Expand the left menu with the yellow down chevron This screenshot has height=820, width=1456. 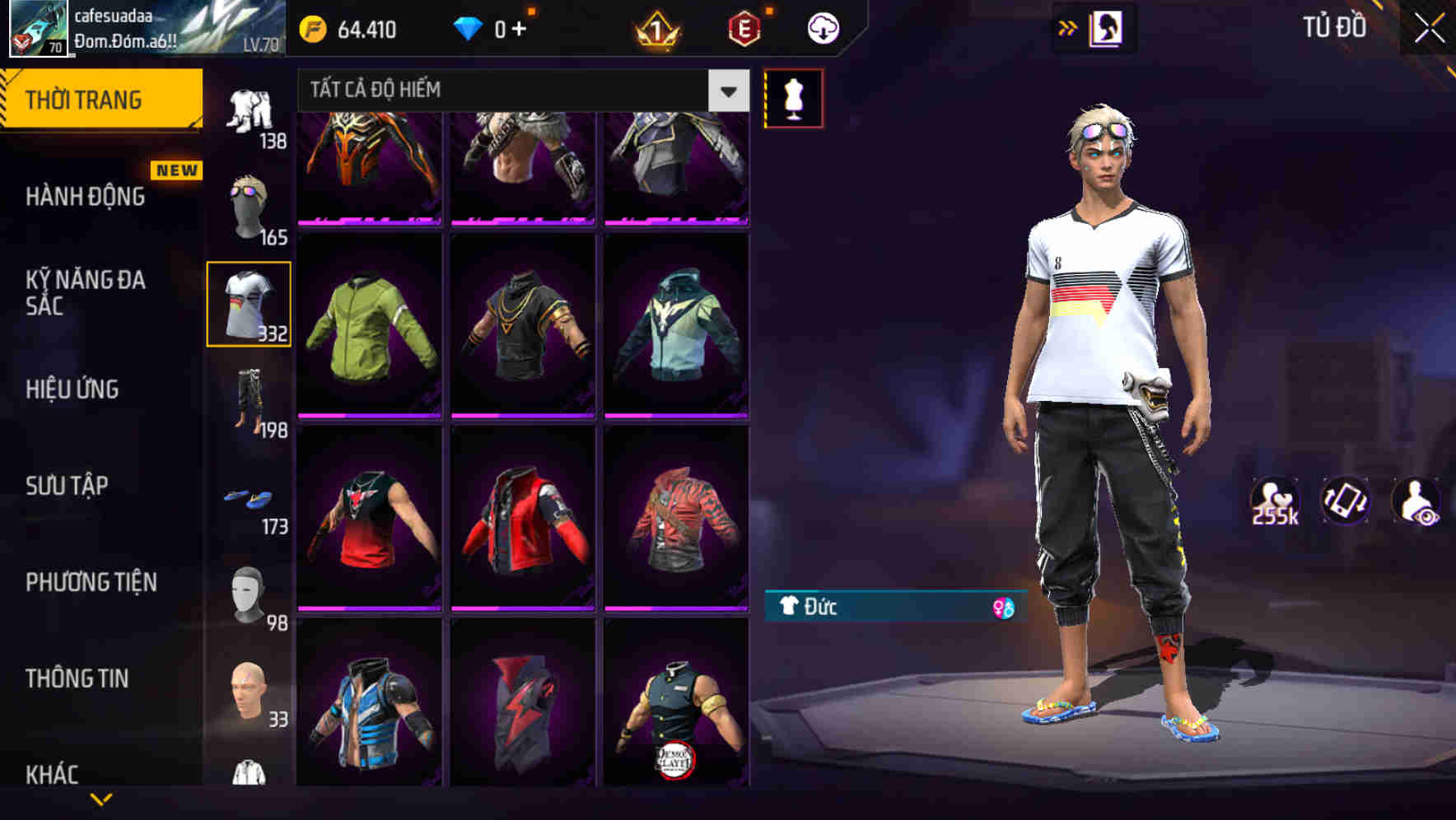103,795
